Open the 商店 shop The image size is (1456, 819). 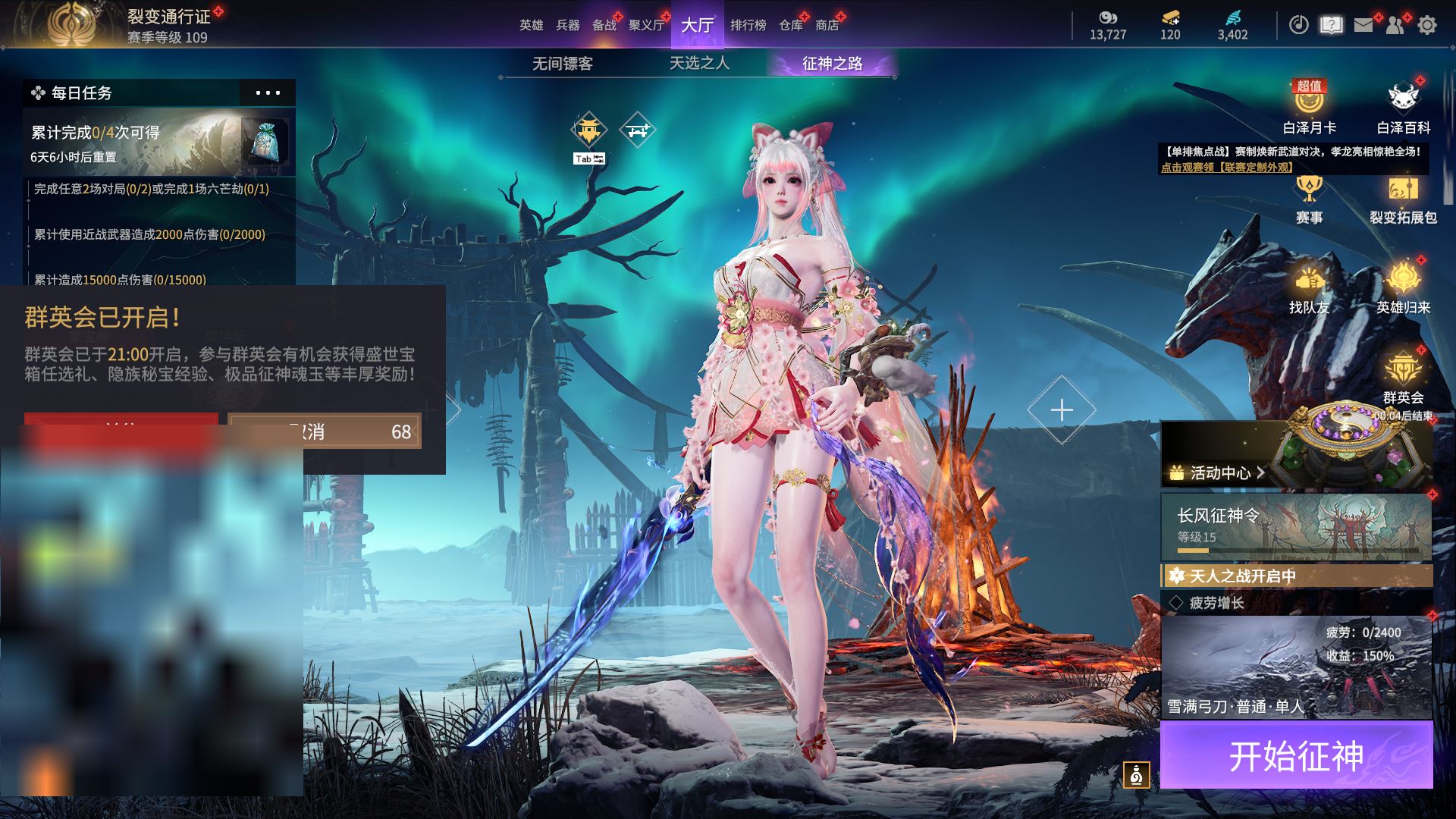pos(827,25)
